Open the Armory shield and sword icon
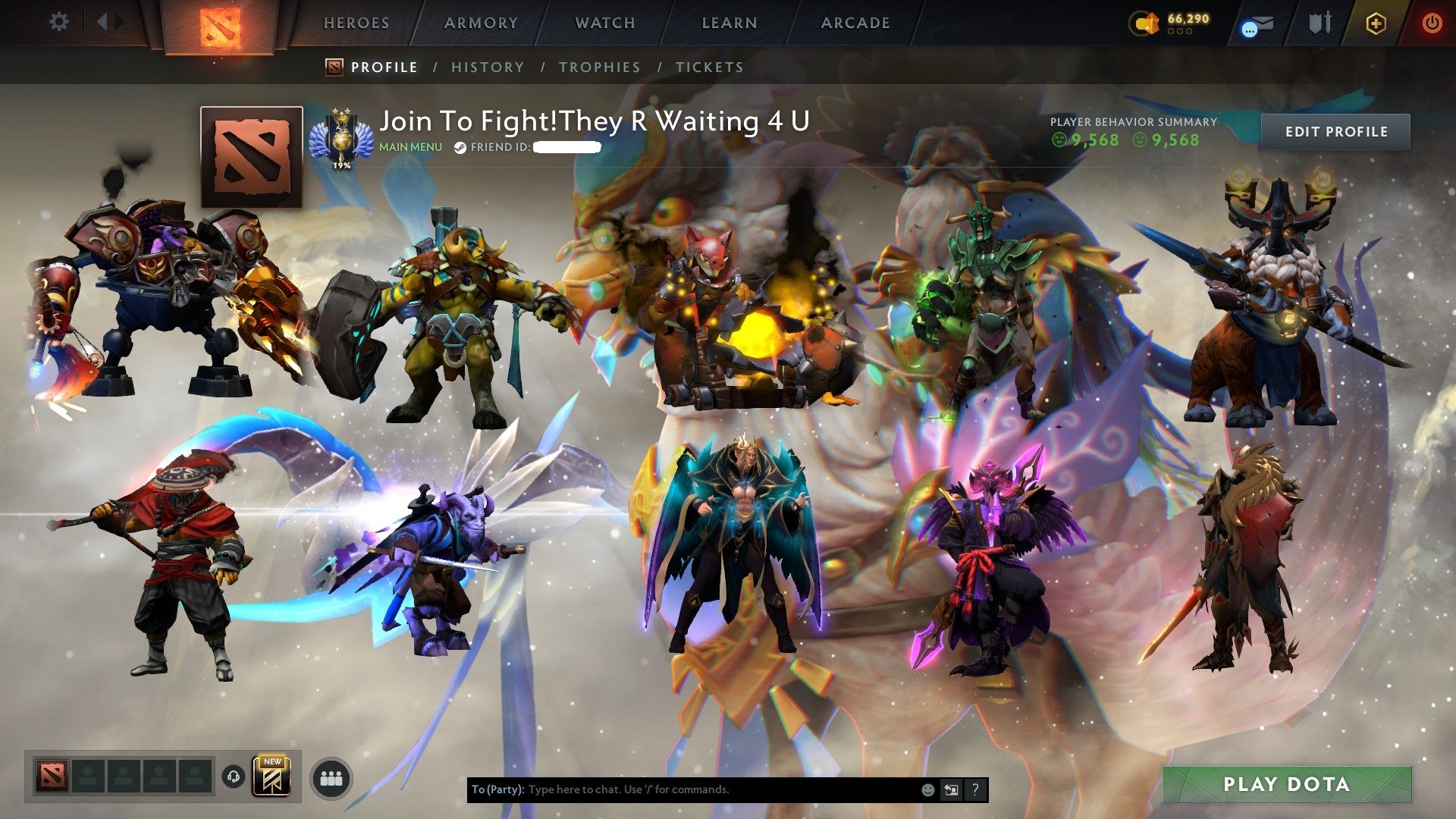Image resolution: width=1456 pixels, height=819 pixels. coord(1320,23)
